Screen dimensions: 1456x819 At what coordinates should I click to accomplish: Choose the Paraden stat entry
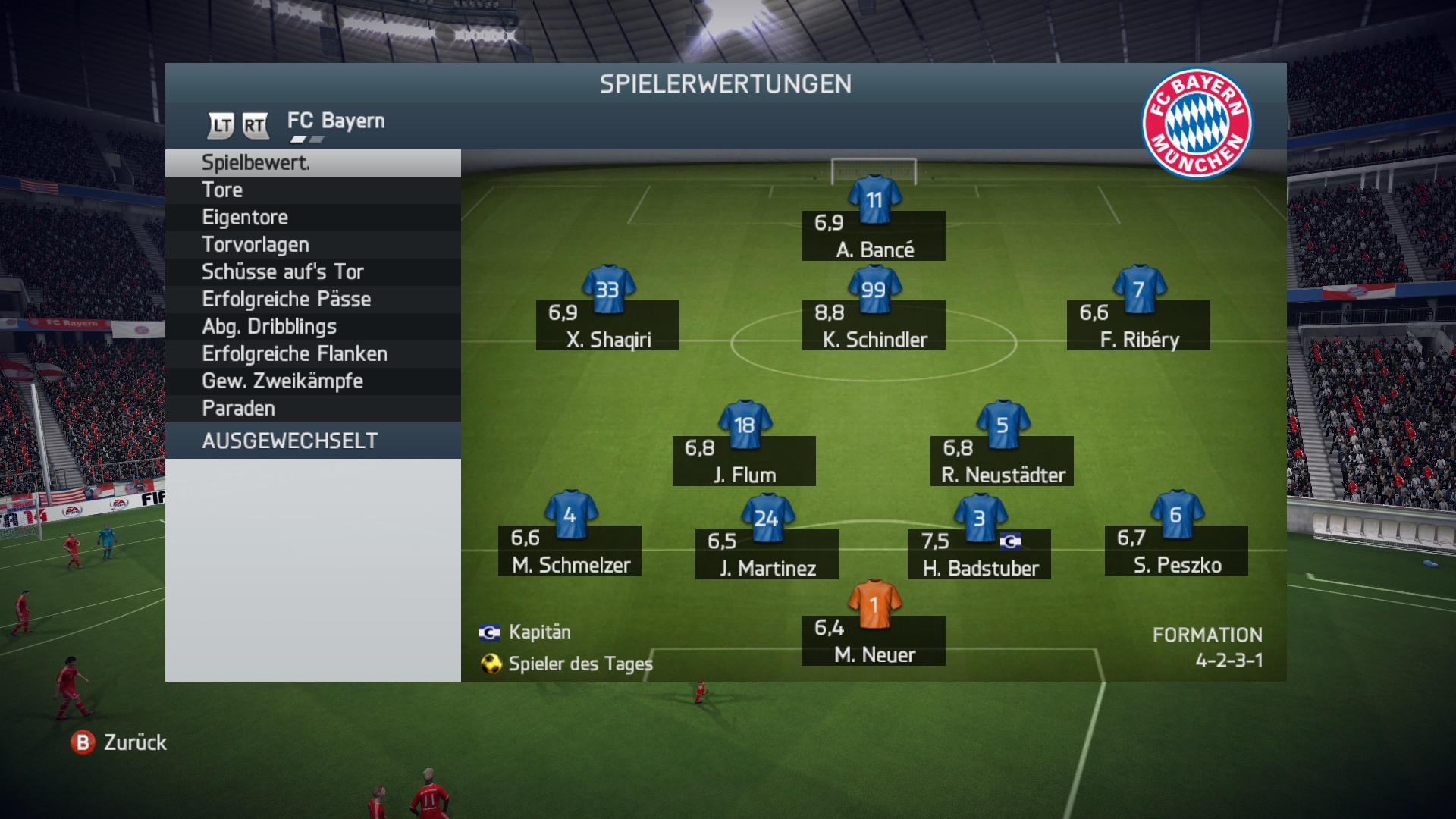[312, 409]
